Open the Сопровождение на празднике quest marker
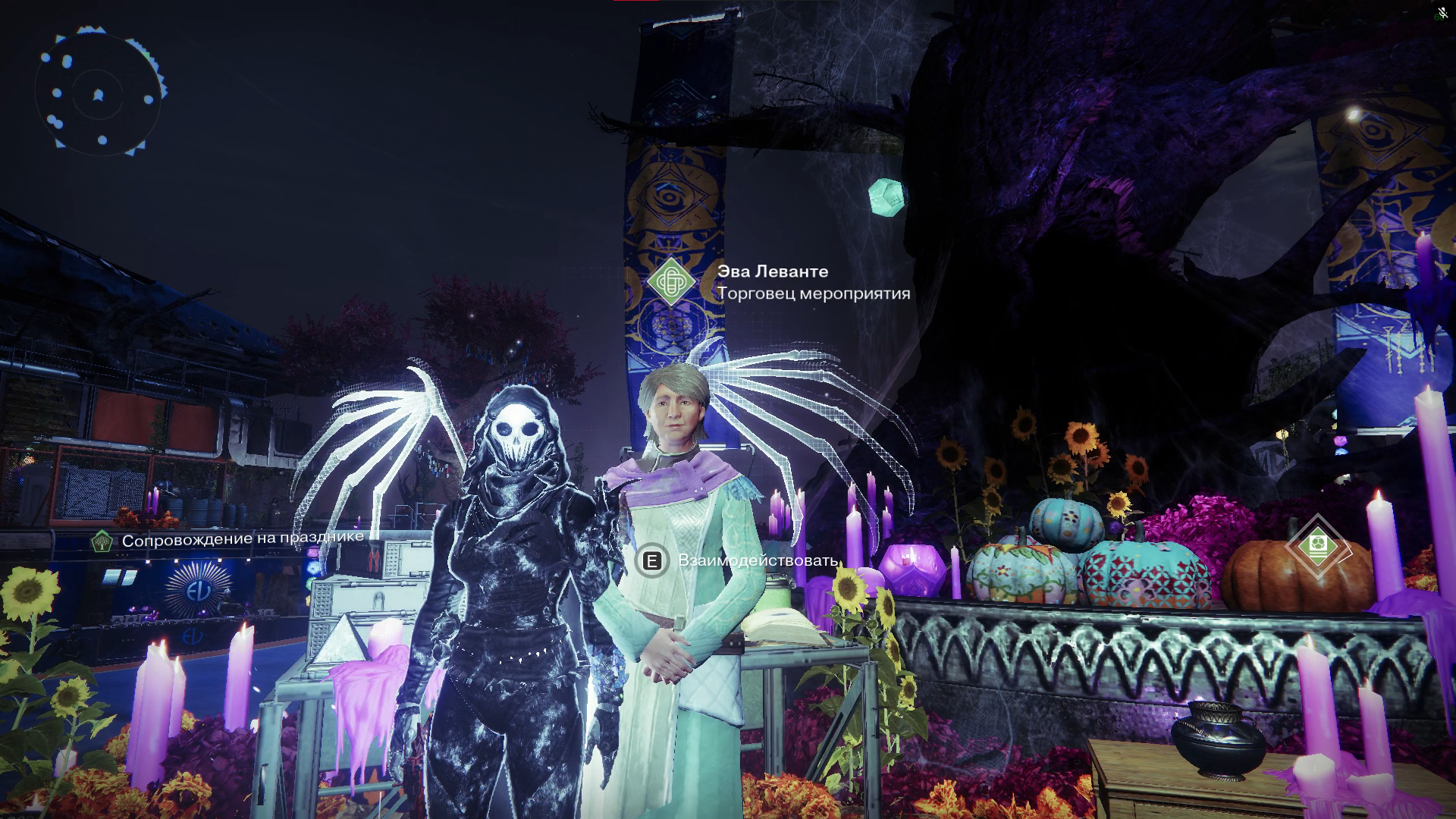 [102, 541]
